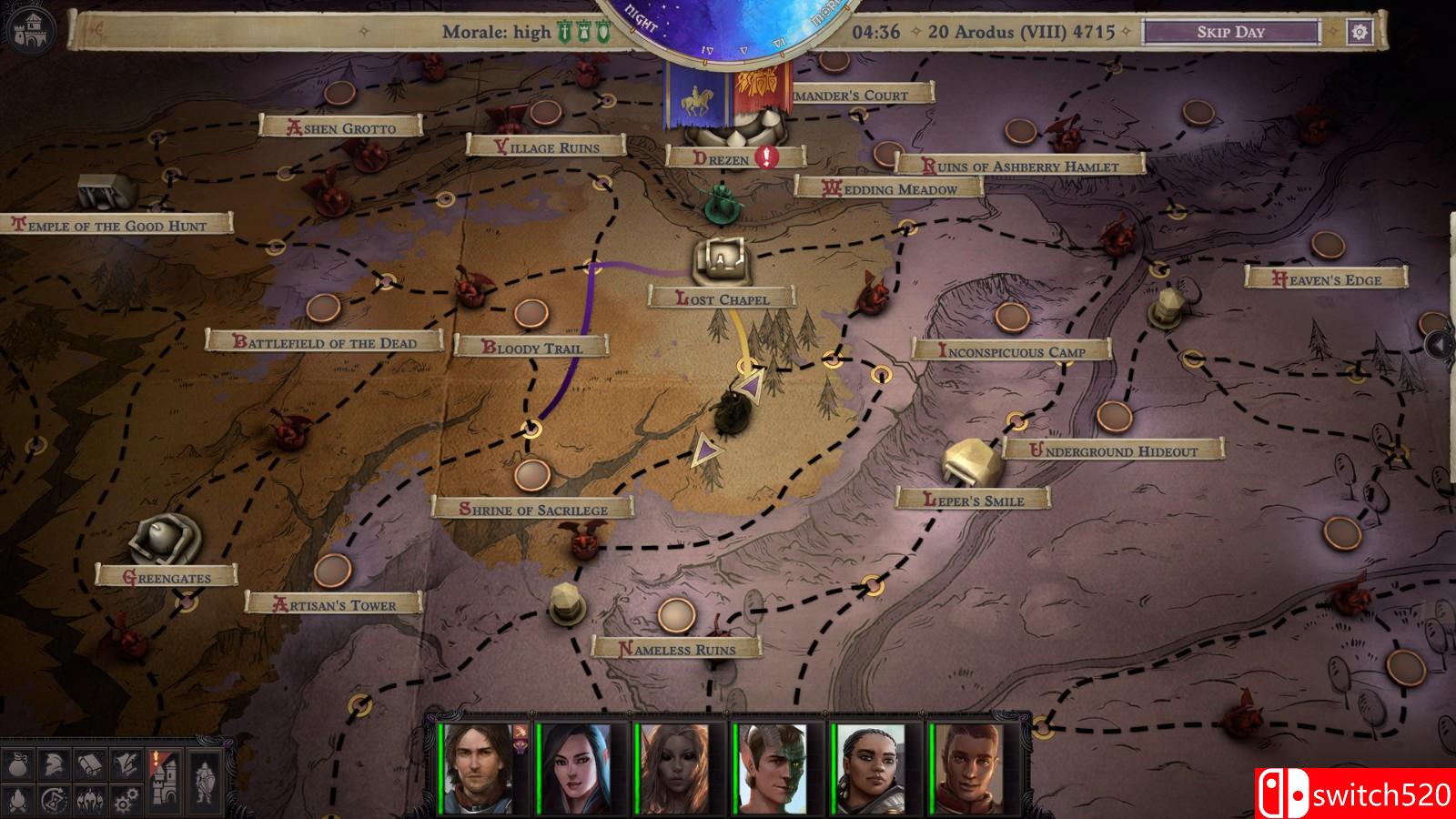
Task: Open the settings gears icon
Action: (126, 799)
